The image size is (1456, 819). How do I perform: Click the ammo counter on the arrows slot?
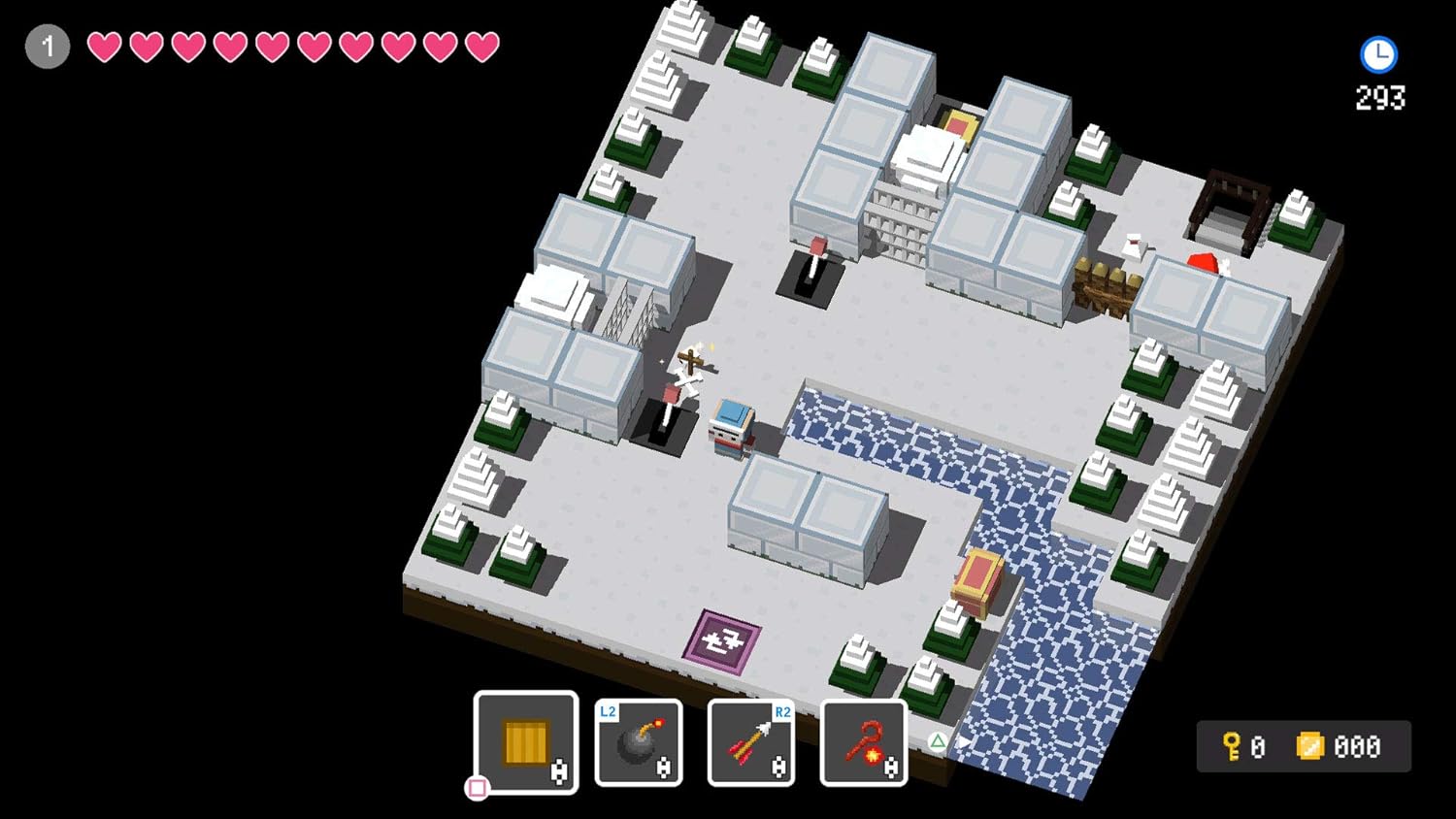777,766
